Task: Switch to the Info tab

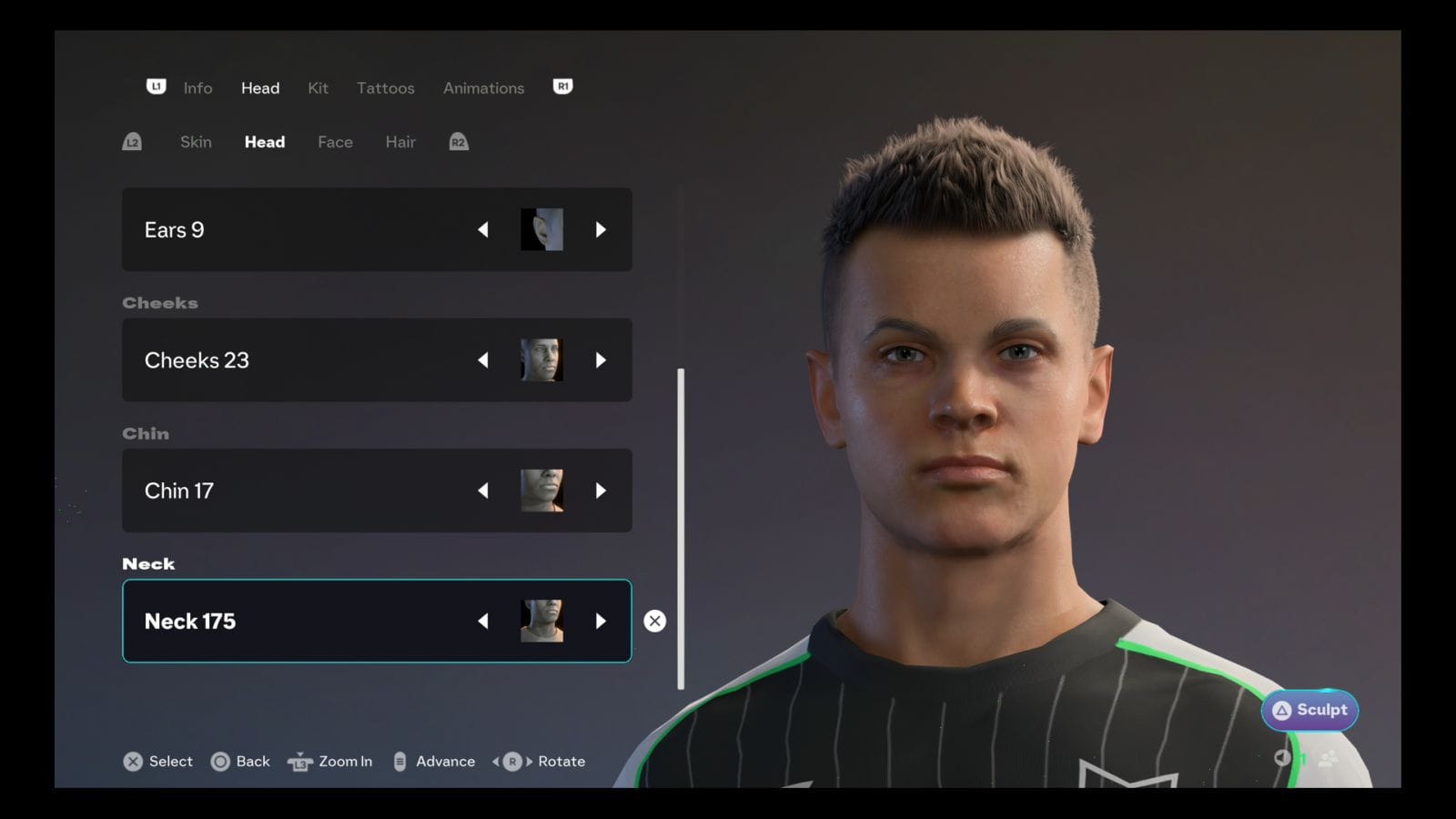Action: [197, 88]
